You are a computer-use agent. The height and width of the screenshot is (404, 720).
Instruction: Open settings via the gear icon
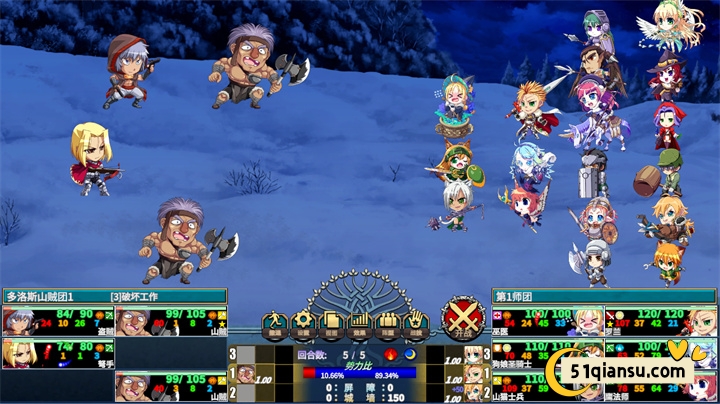coord(302,322)
